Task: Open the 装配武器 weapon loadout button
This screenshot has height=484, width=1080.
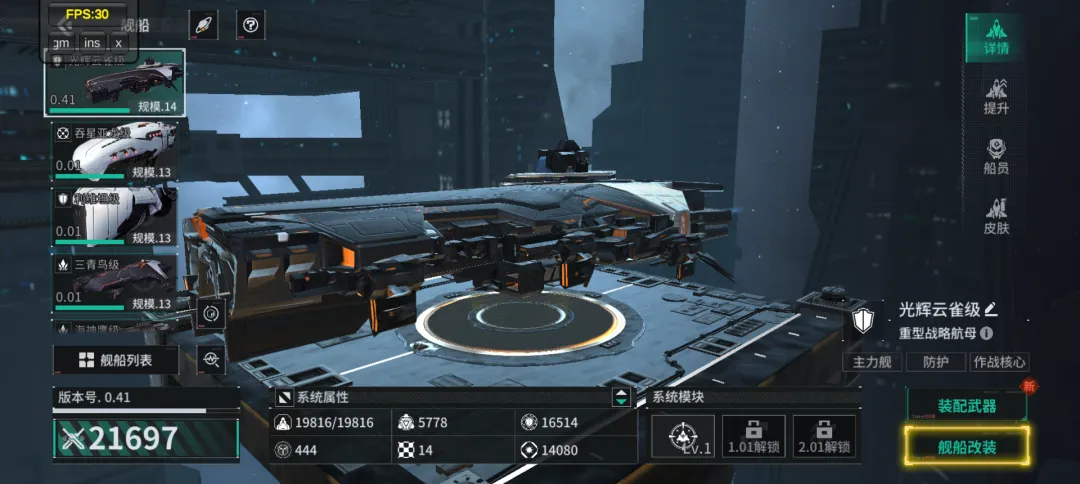Action: click(x=966, y=406)
